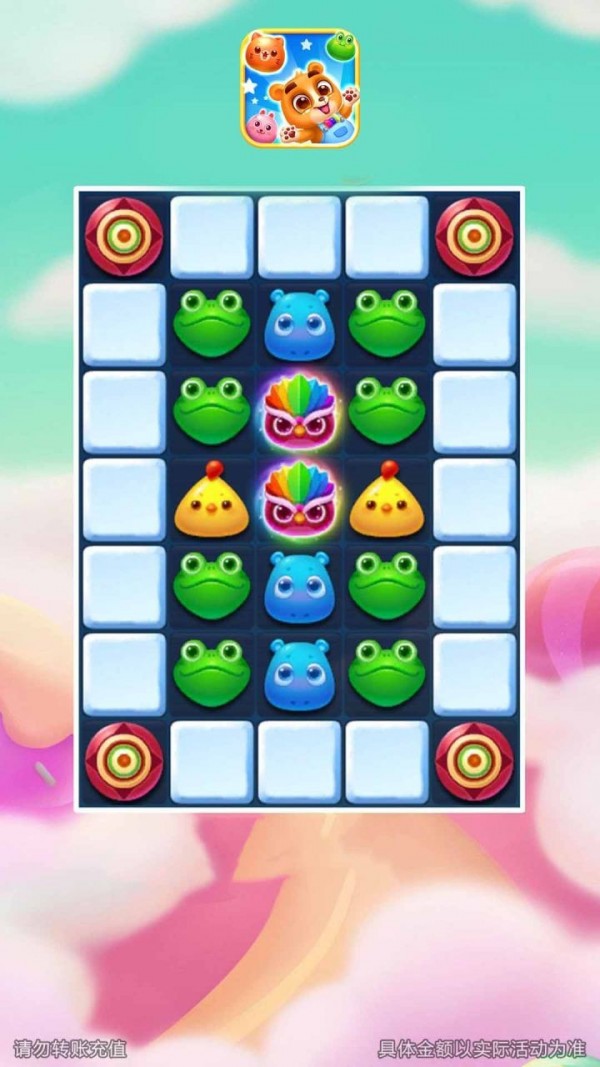Tap the red target disc in the board's top-left corner
600x1067 pixels.
(x=124, y=237)
